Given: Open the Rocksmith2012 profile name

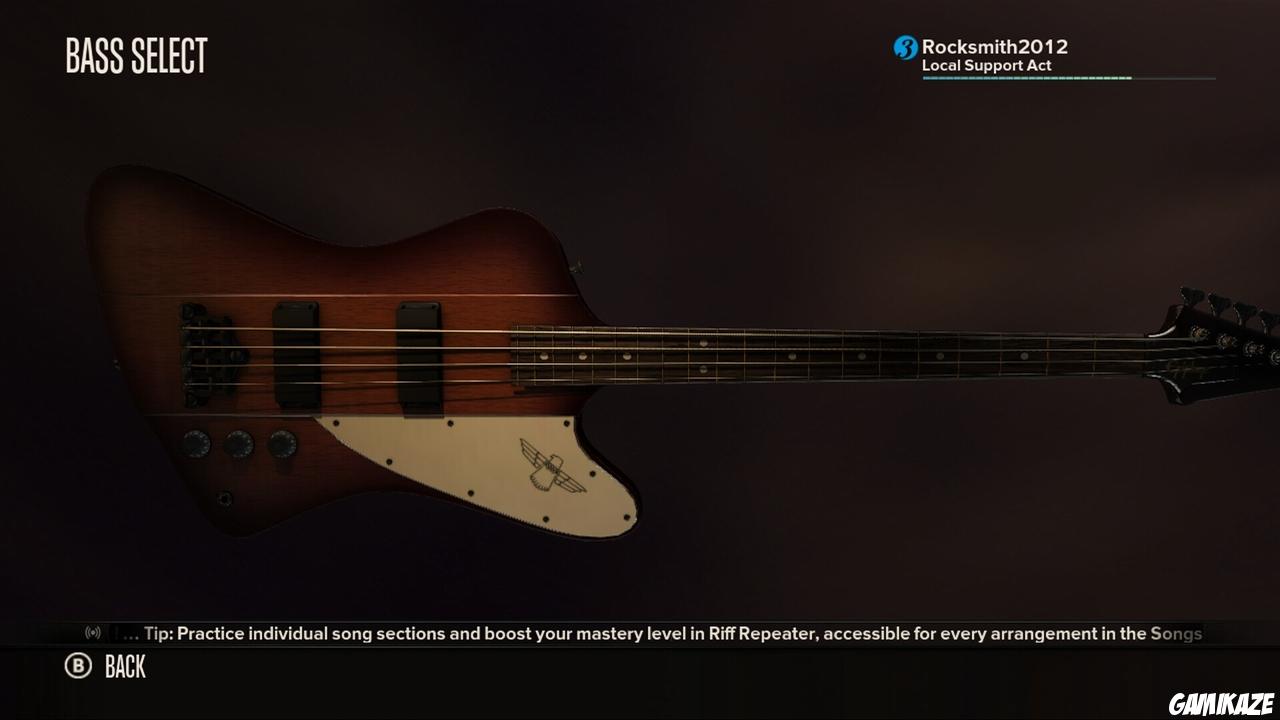Looking at the screenshot, I should tap(995, 45).
